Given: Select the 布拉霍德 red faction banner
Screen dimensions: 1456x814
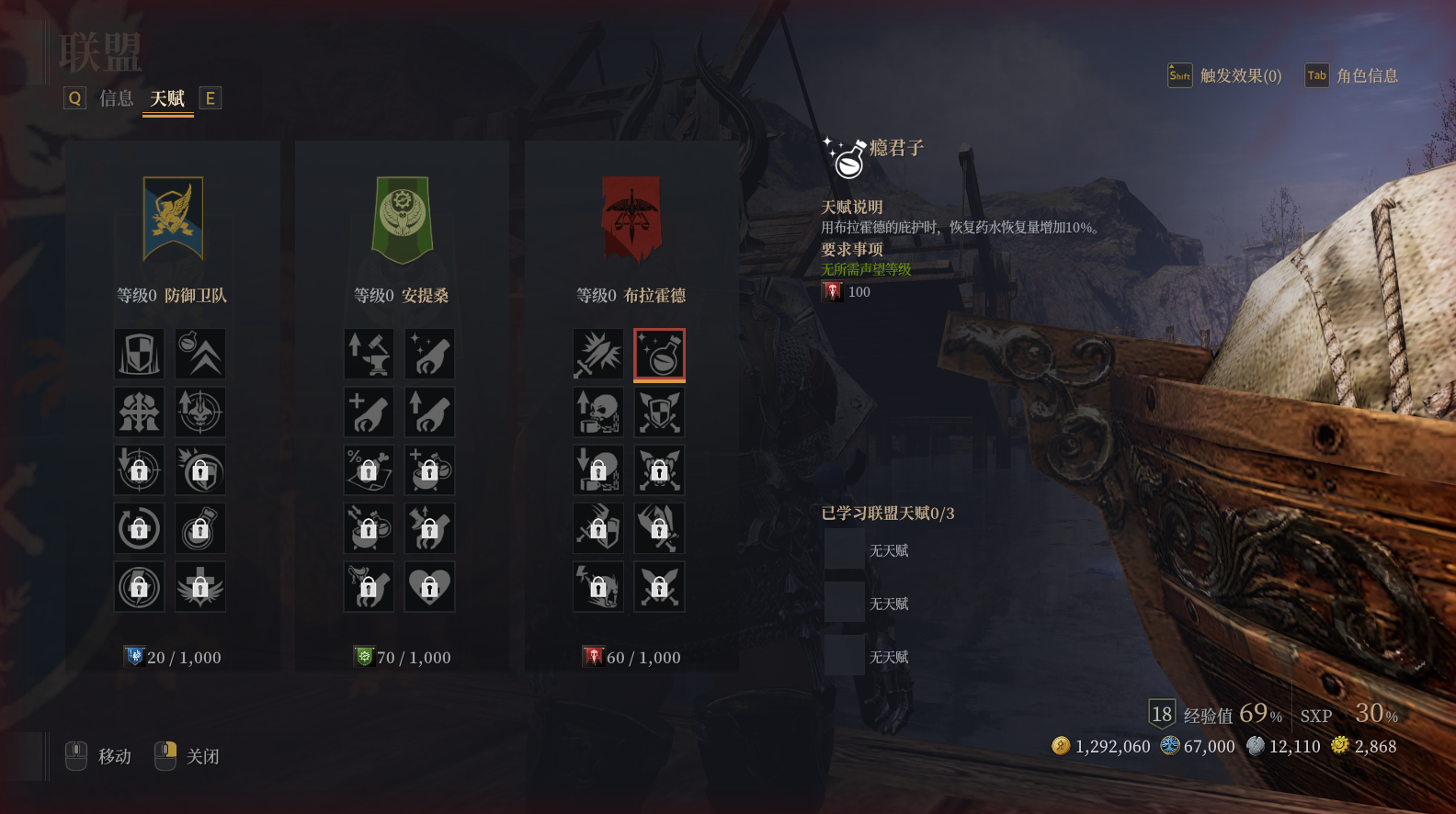Looking at the screenshot, I should pyautogui.click(x=631, y=219).
